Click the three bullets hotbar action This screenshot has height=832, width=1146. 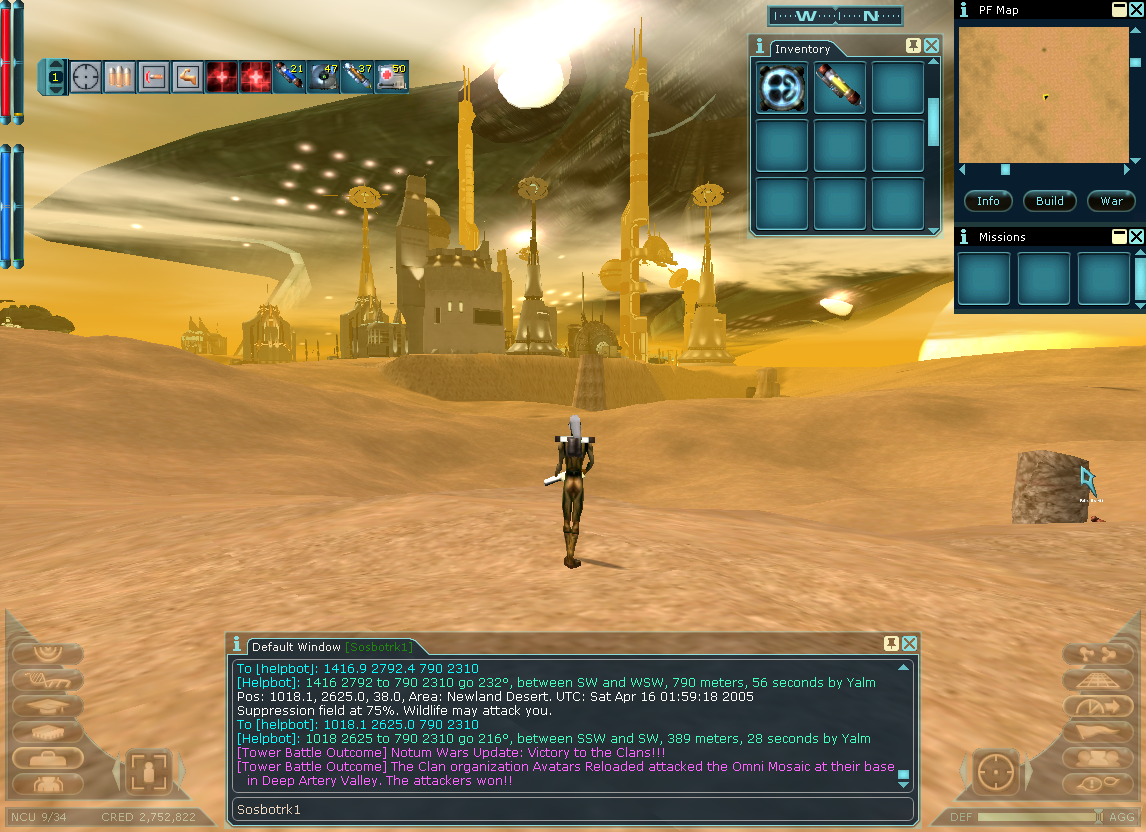pyautogui.click(x=120, y=77)
